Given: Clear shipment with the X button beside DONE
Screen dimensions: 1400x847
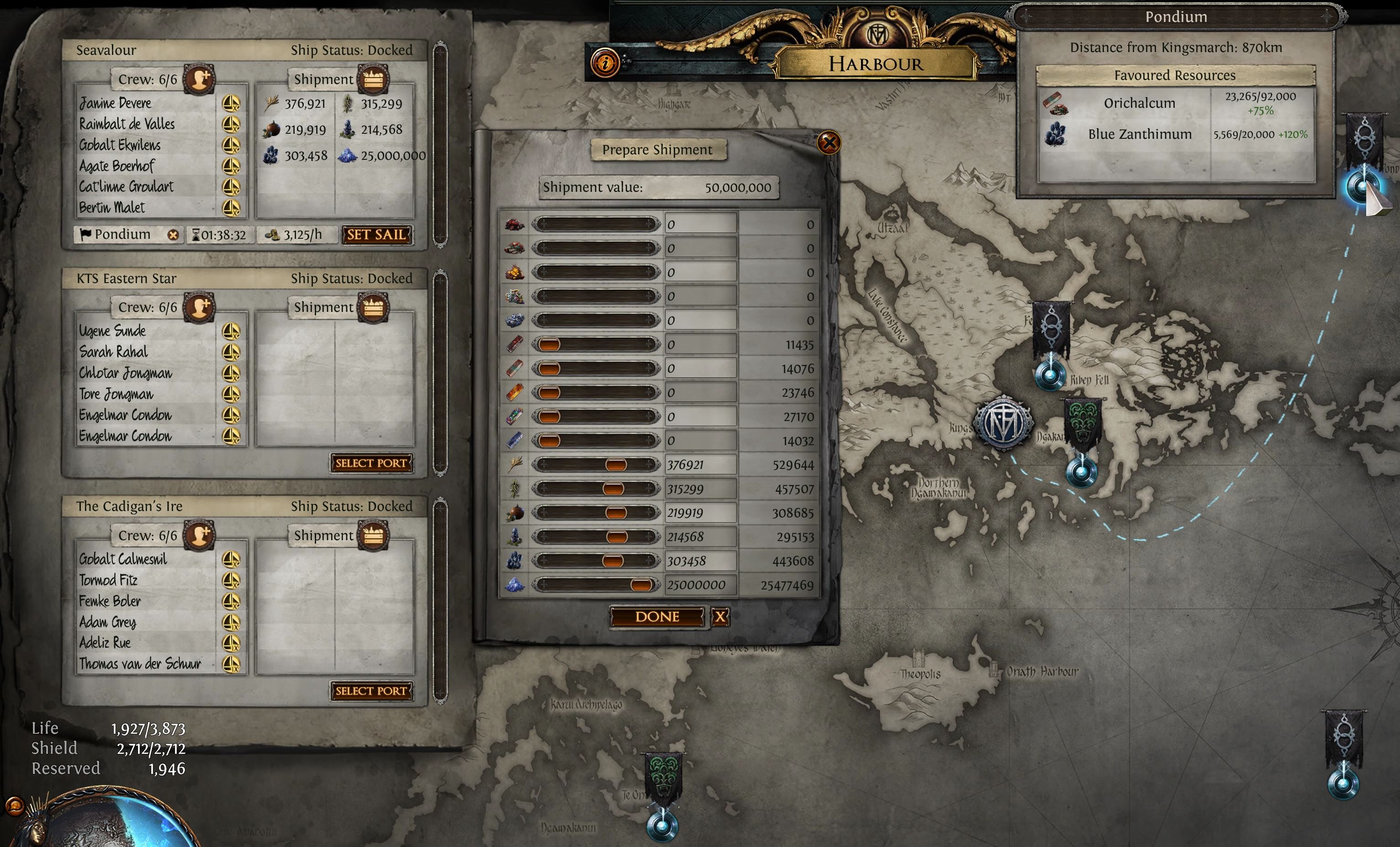Looking at the screenshot, I should pyautogui.click(x=720, y=617).
